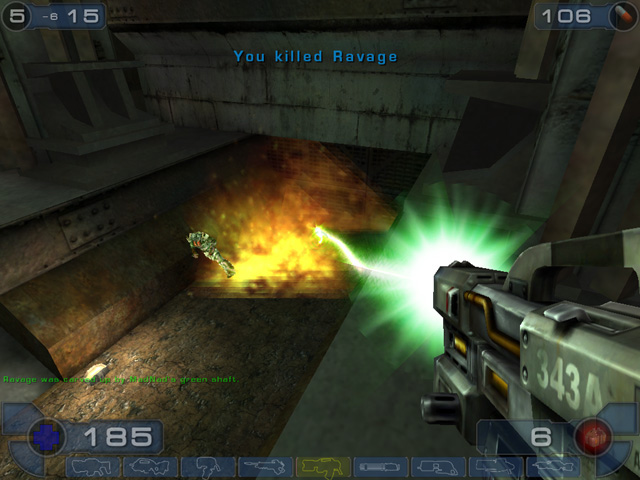Choose the Assault Rifle weapon slot

[150, 467]
